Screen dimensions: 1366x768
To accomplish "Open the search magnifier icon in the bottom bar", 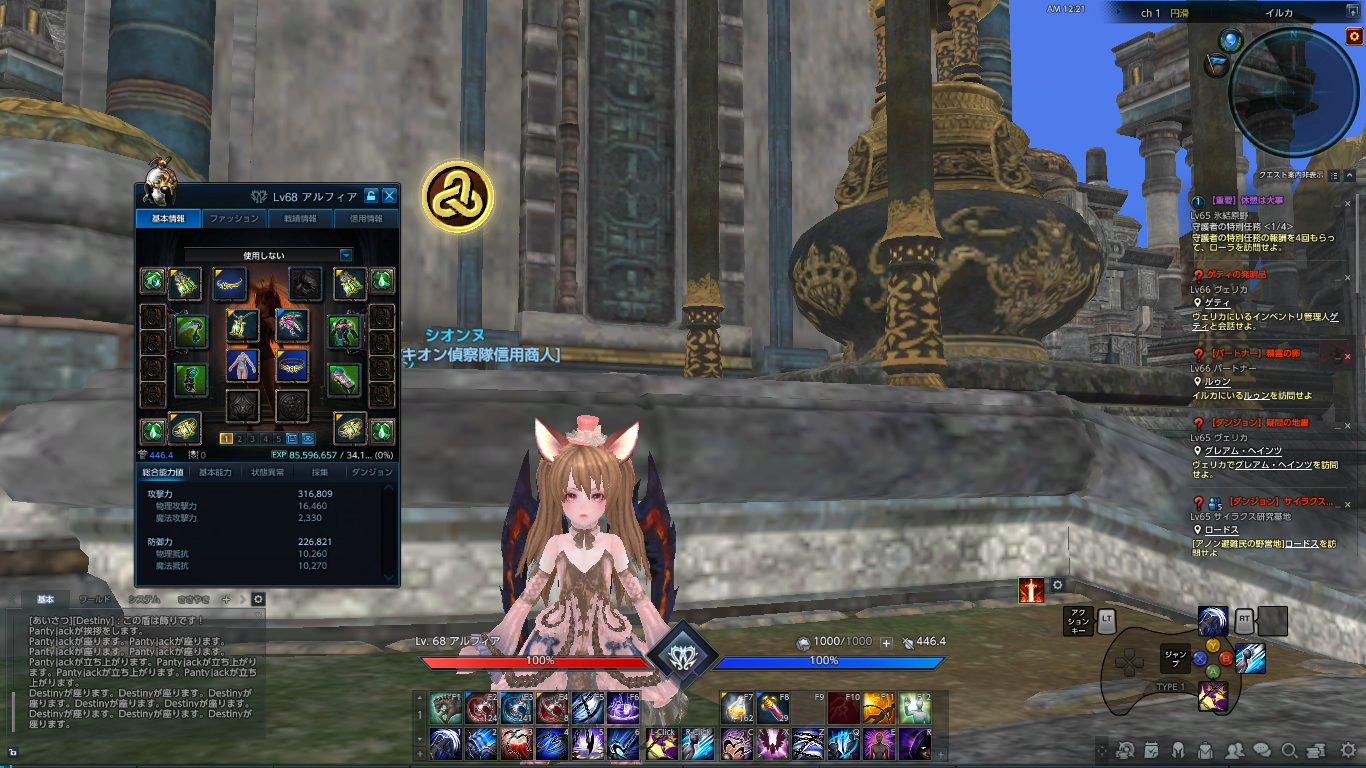I will click(1289, 750).
